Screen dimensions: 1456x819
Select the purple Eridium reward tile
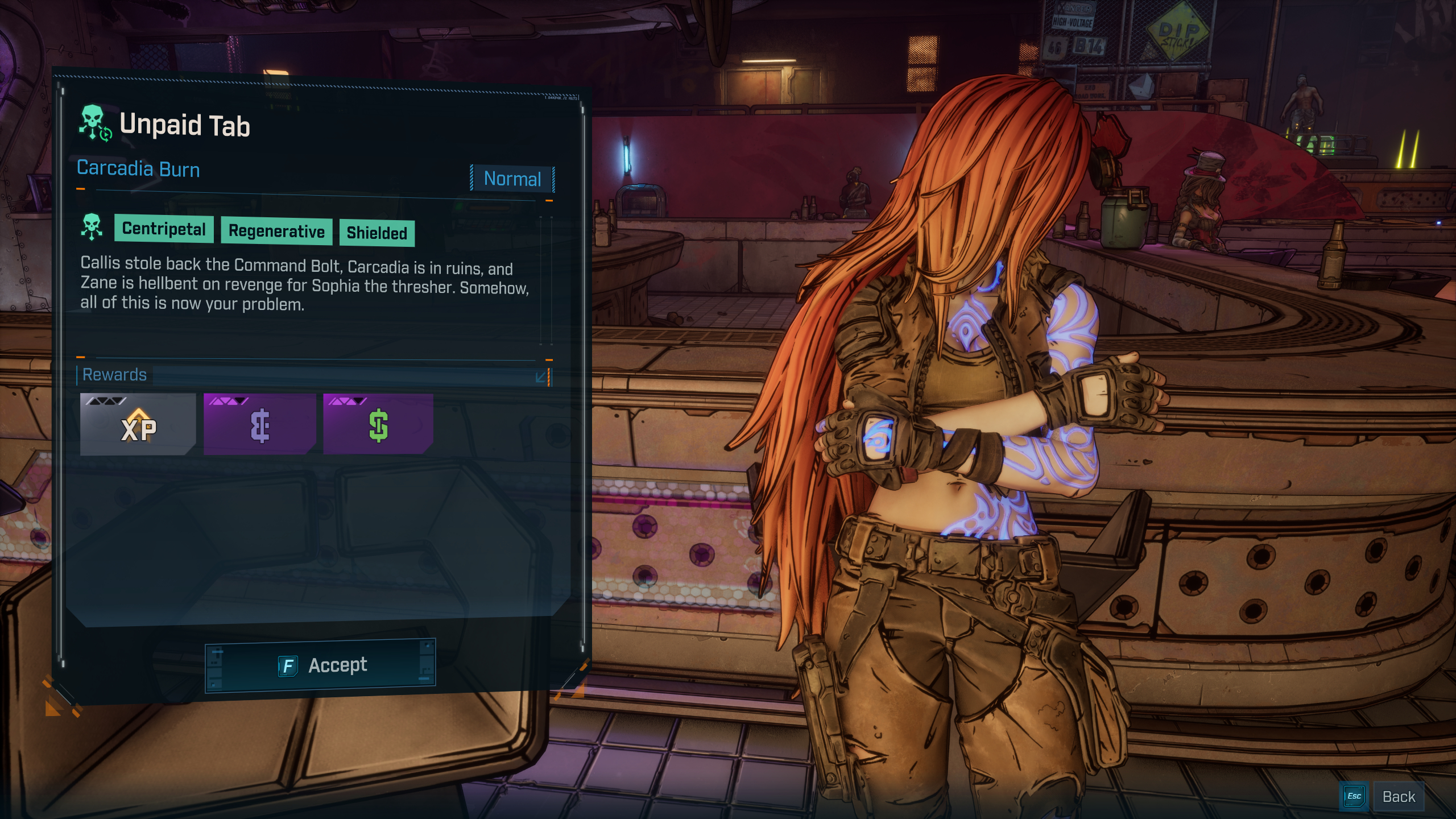click(260, 424)
